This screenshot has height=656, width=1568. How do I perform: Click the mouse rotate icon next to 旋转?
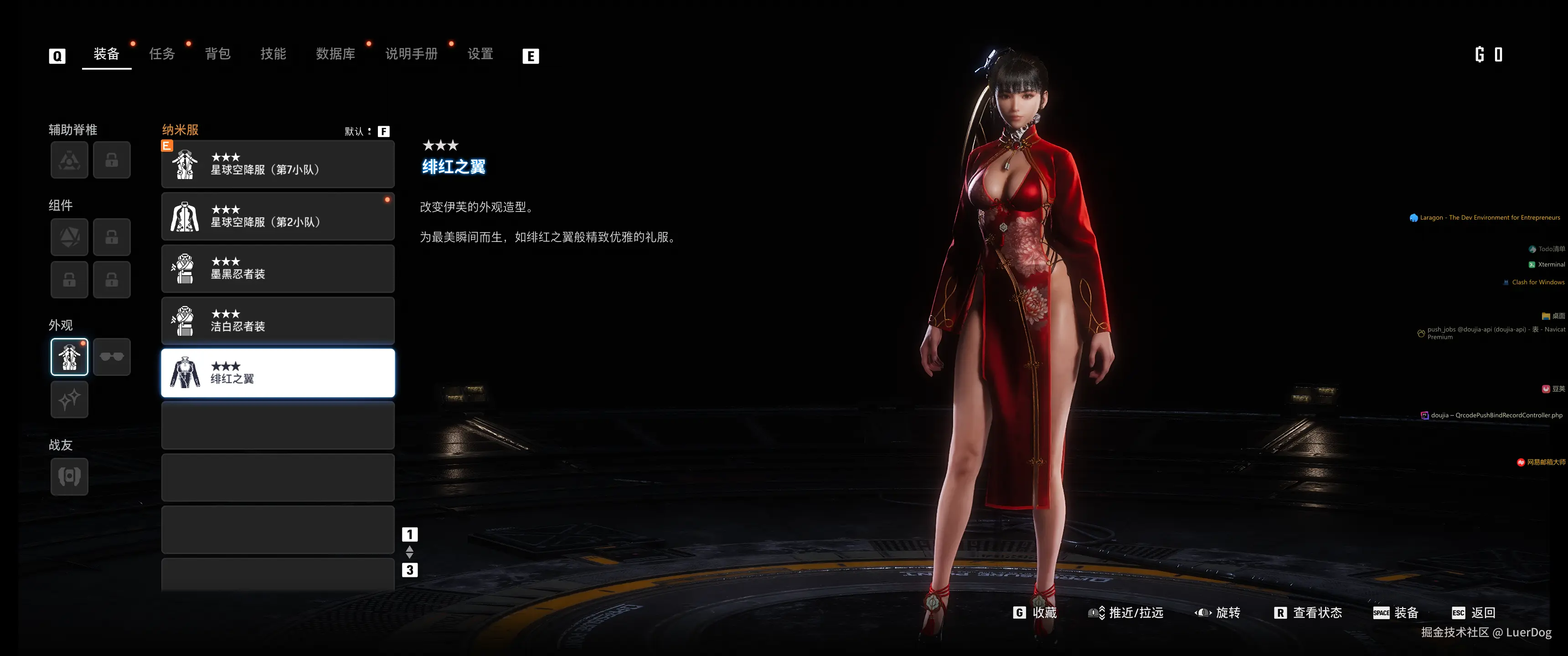[1204, 613]
